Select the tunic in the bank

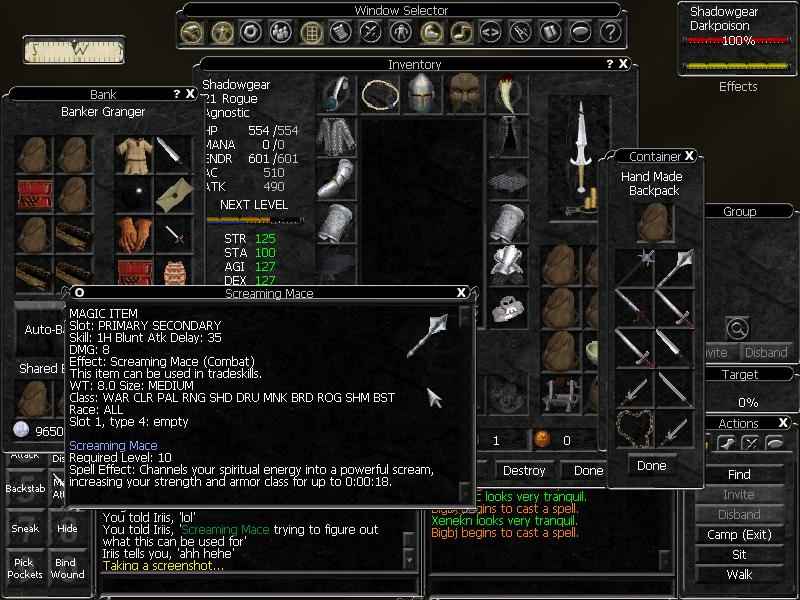132,153
